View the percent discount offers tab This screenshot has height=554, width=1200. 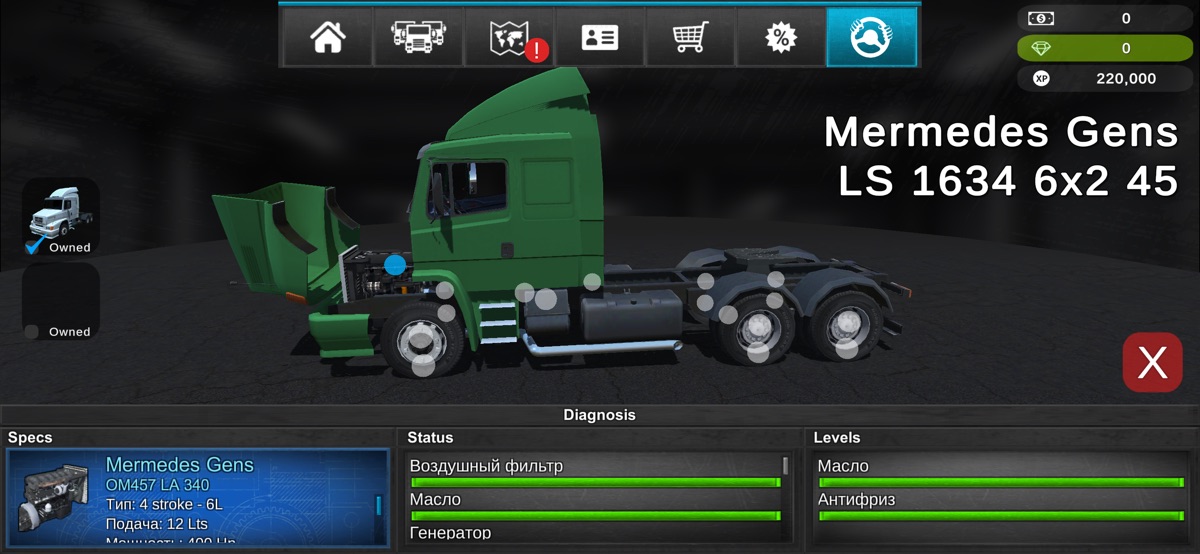(x=780, y=37)
